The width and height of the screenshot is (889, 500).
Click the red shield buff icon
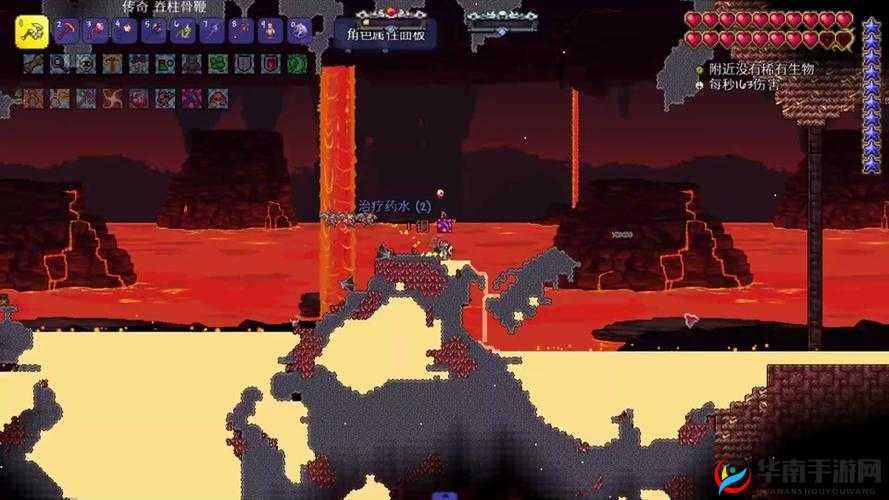(x=270, y=64)
